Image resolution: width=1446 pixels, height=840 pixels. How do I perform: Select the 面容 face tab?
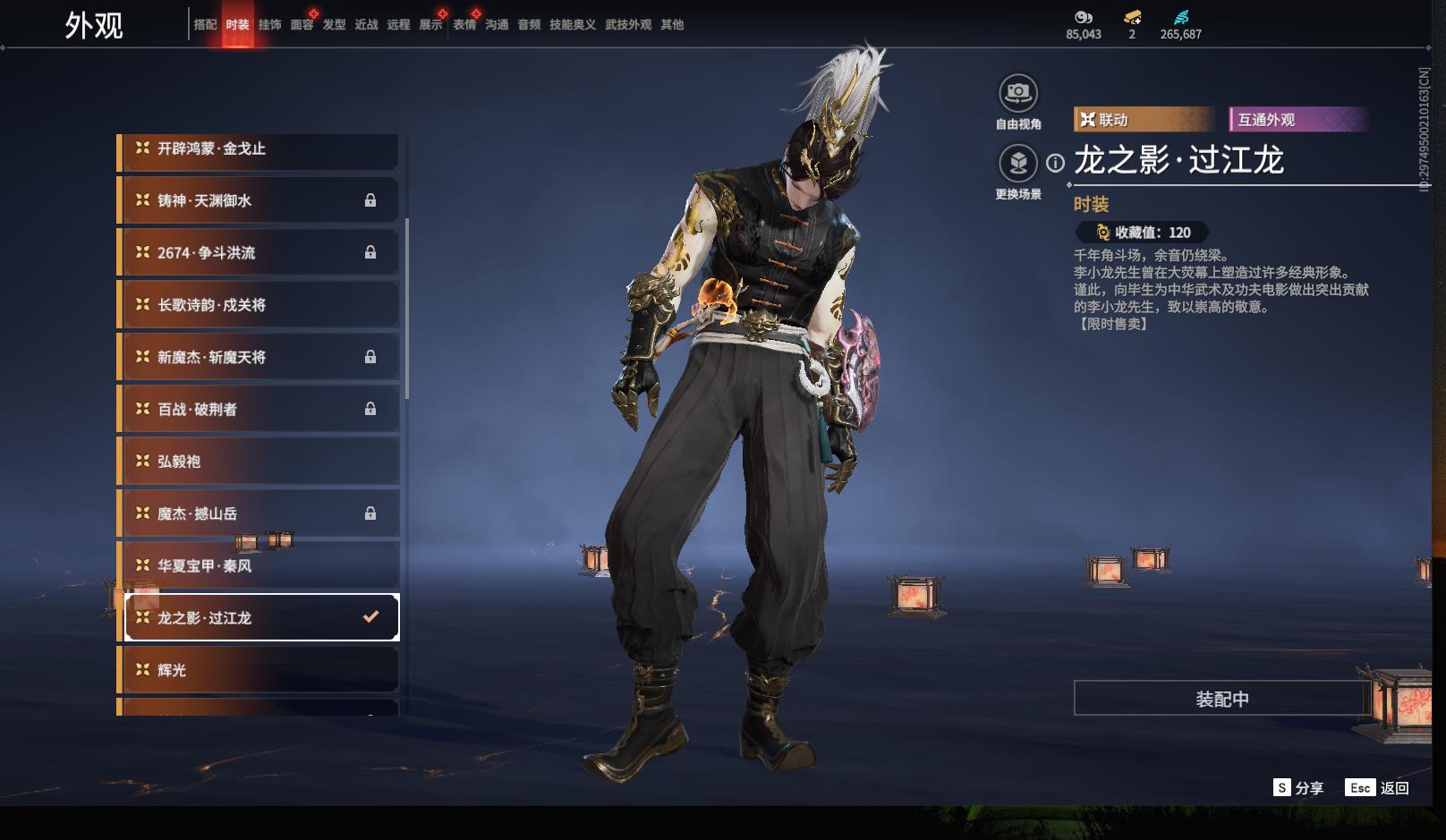[x=302, y=25]
